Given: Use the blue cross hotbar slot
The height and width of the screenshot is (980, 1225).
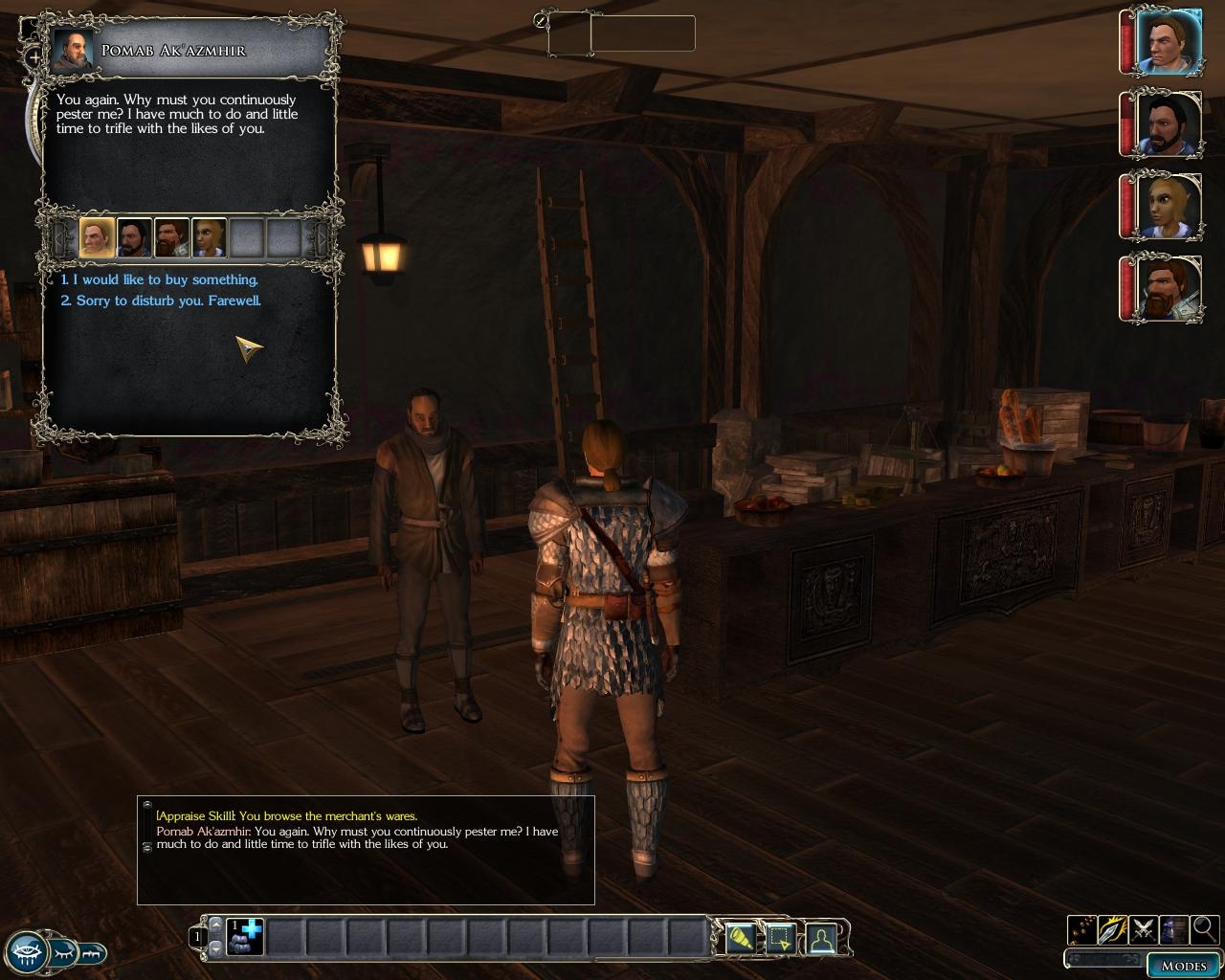Looking at the screenshot, I should coord(245,936).
